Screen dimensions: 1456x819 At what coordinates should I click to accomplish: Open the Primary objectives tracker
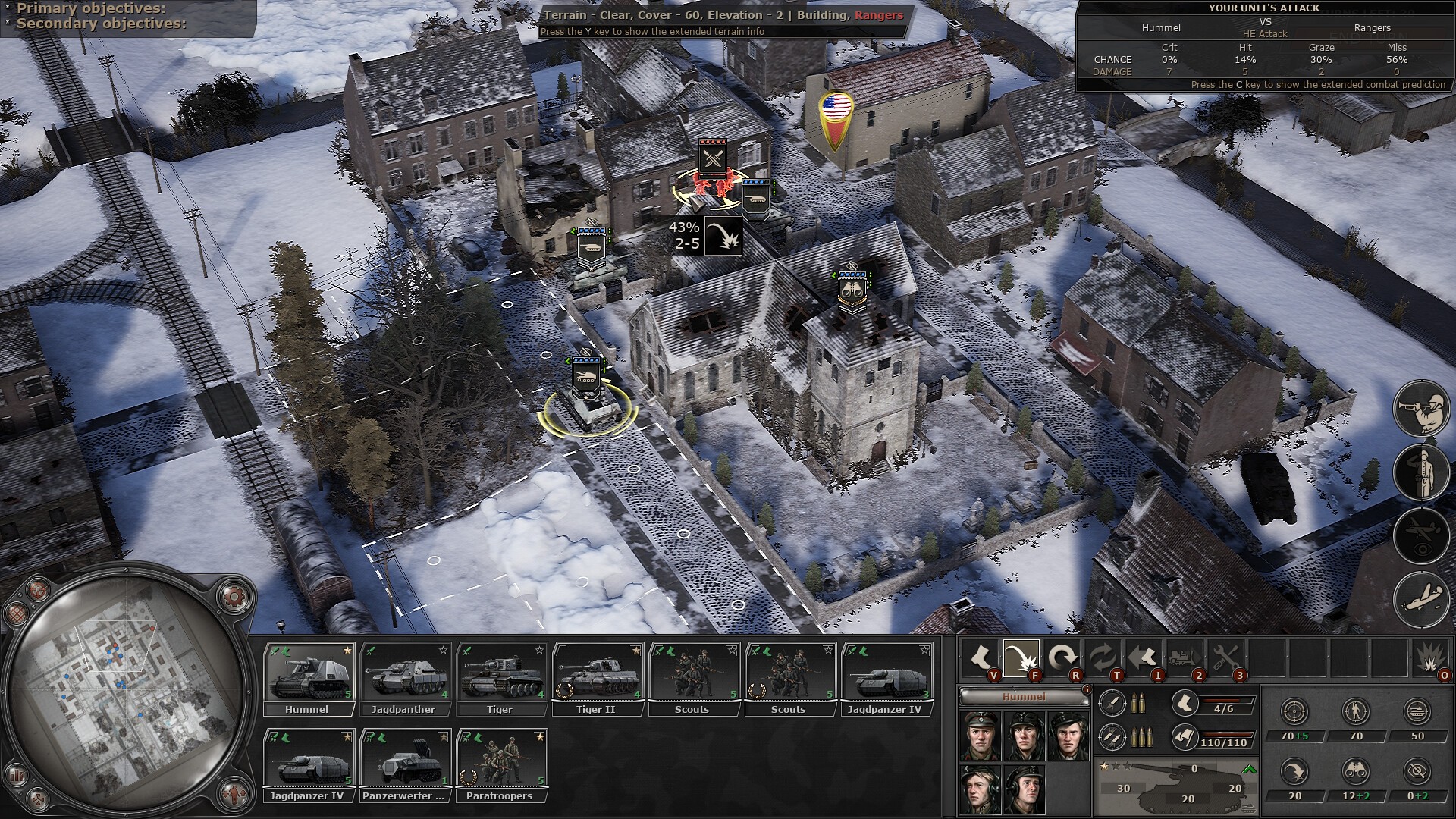pos(91,8)
